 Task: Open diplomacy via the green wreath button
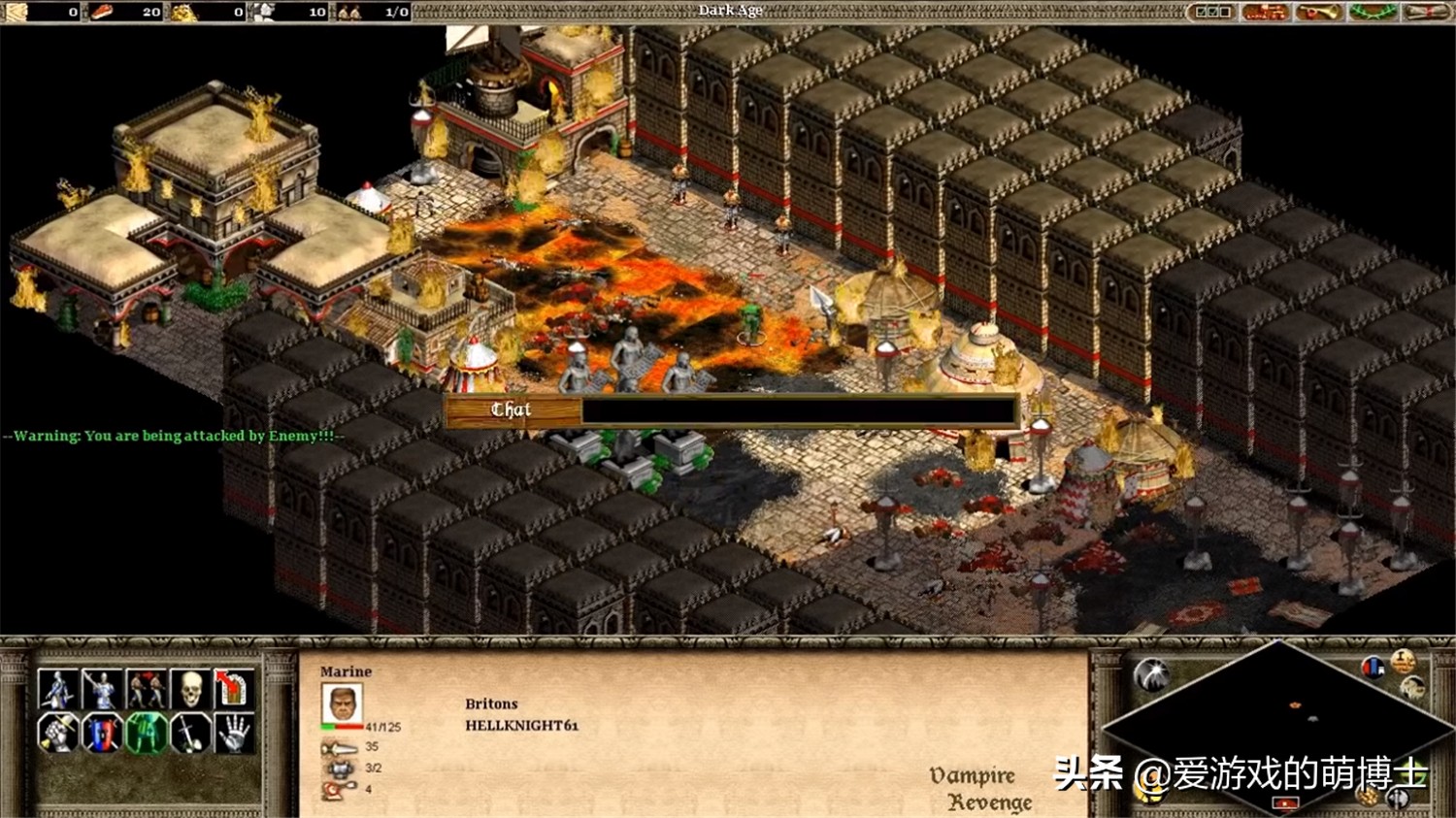1372,12
